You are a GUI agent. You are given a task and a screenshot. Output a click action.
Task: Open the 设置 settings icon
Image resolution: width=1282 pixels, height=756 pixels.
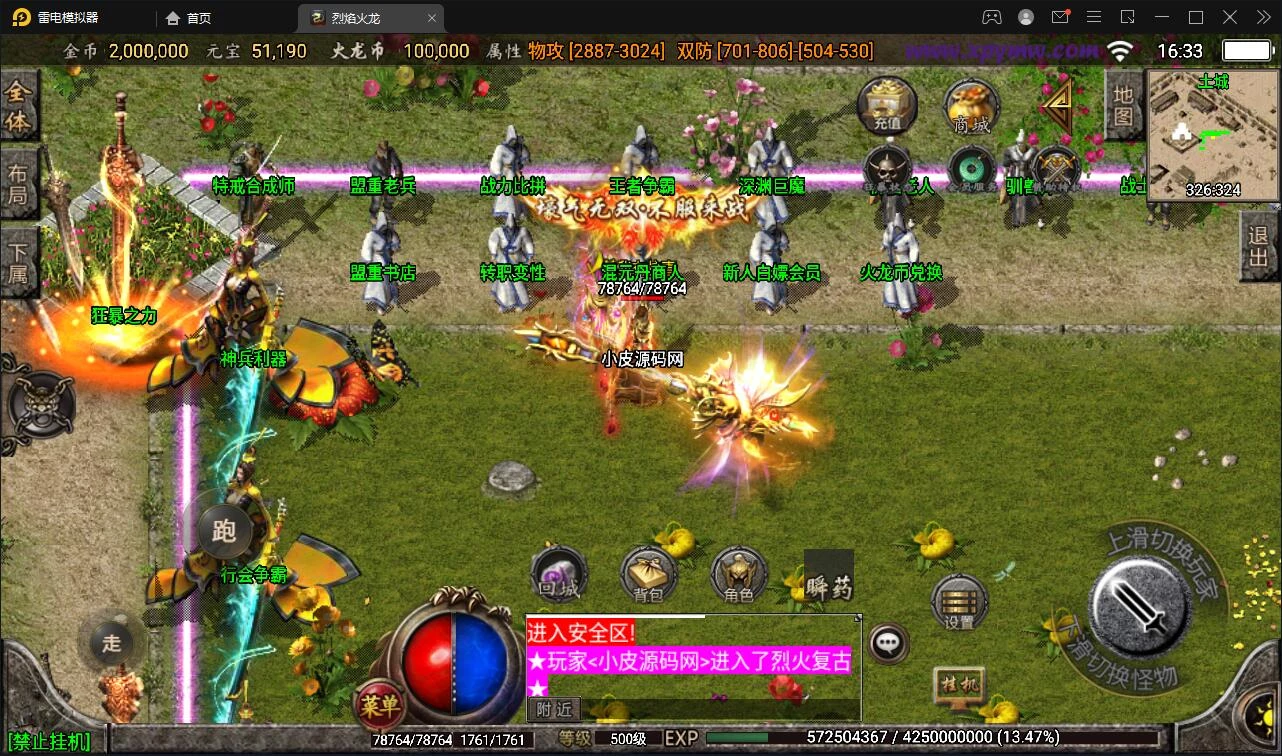[959, 602]
